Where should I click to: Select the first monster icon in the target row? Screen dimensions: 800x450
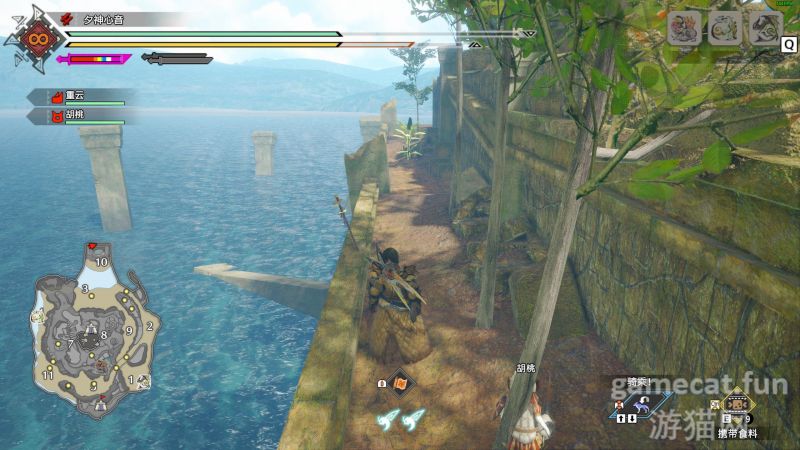(x=683, y=27)
